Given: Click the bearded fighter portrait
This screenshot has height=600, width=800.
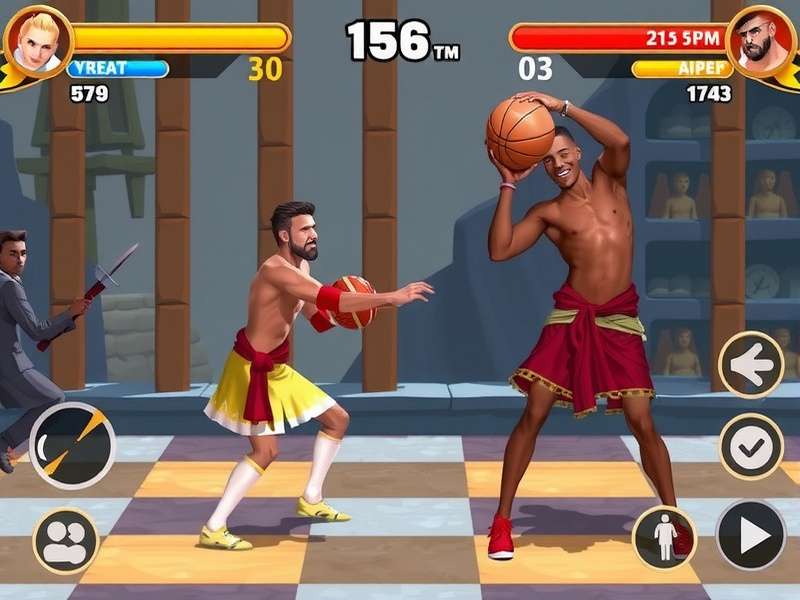Looking at the screenshot, I should [x=760, y=40].
